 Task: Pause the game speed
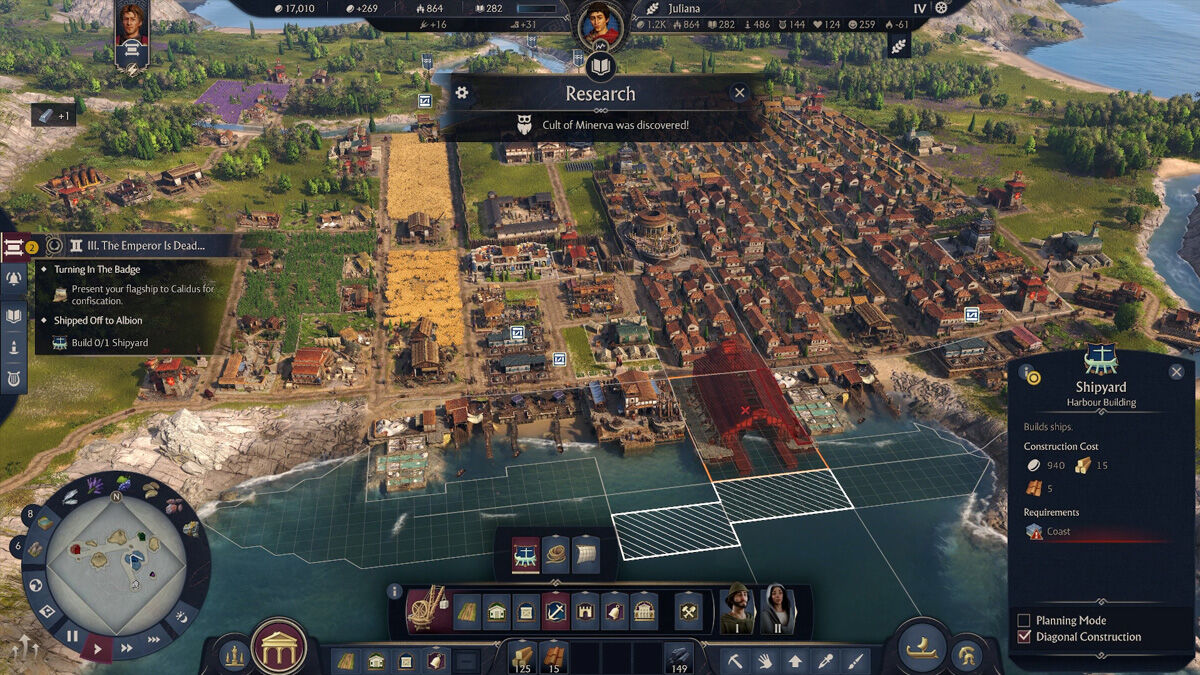[x=72, y=635]
